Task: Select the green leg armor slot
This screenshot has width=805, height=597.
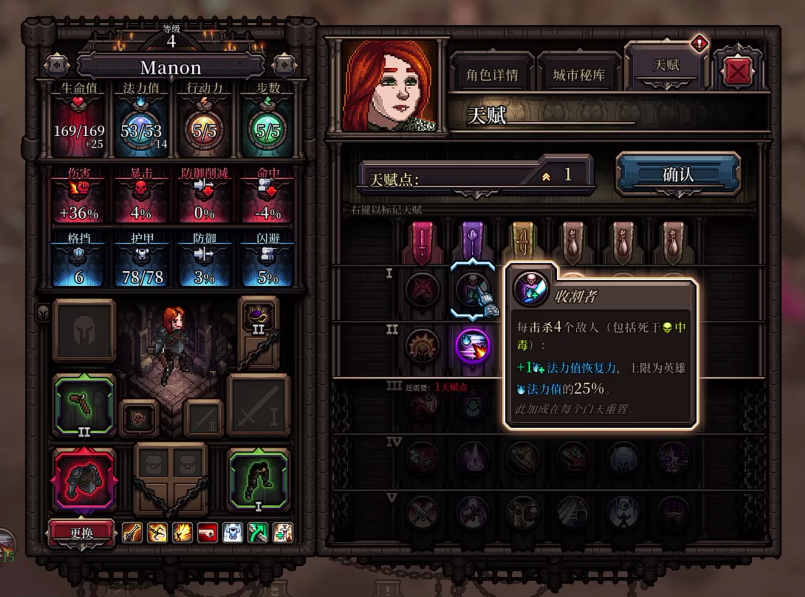Action: click(258, 479)
